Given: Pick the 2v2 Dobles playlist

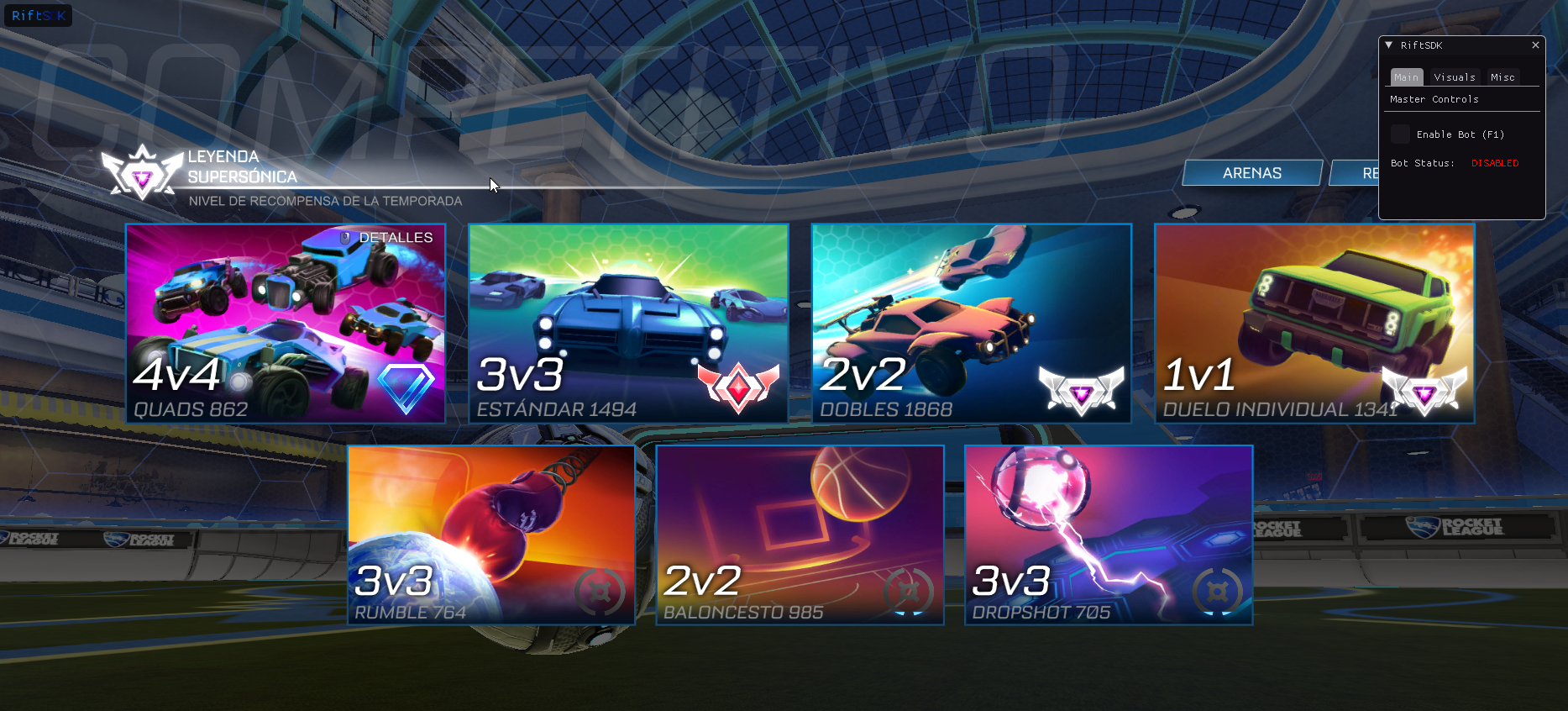Looking at the screenshot, I should pos(971,324).
